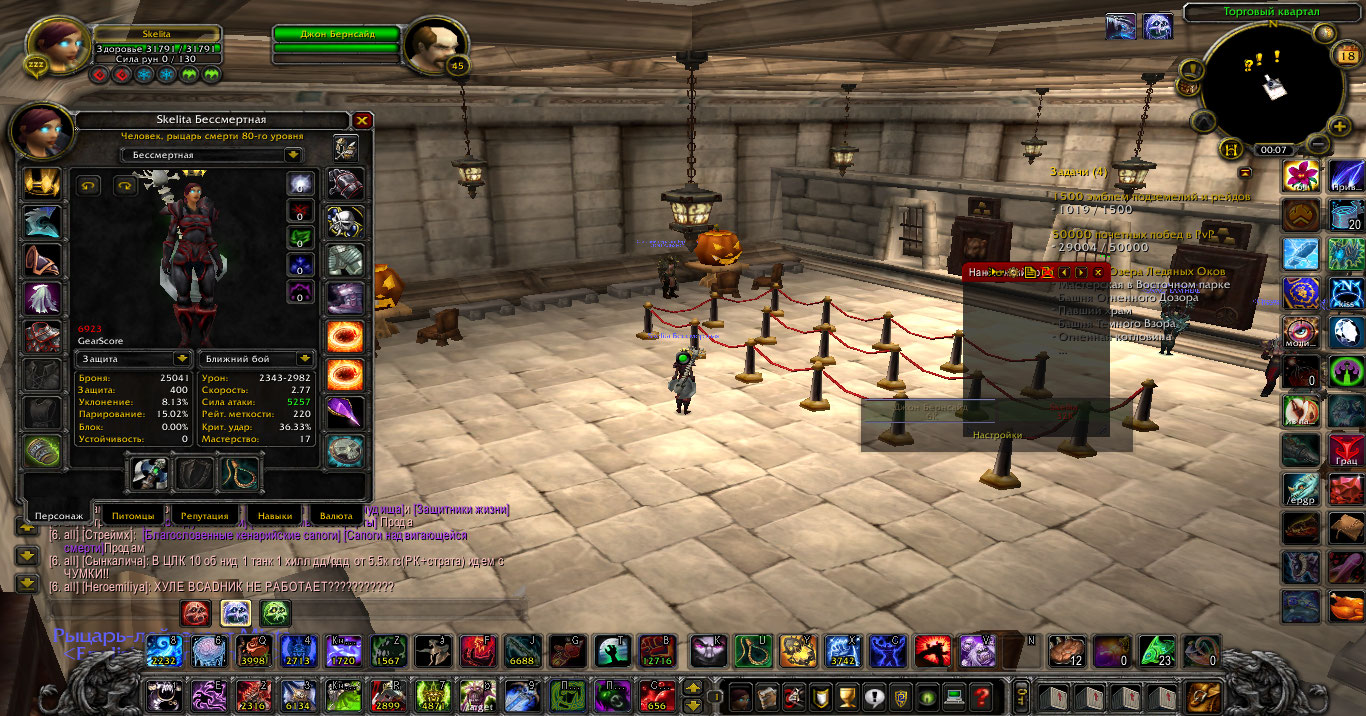
Task: Click the main-hand axe weapon slot
Action: coord(148,474)
